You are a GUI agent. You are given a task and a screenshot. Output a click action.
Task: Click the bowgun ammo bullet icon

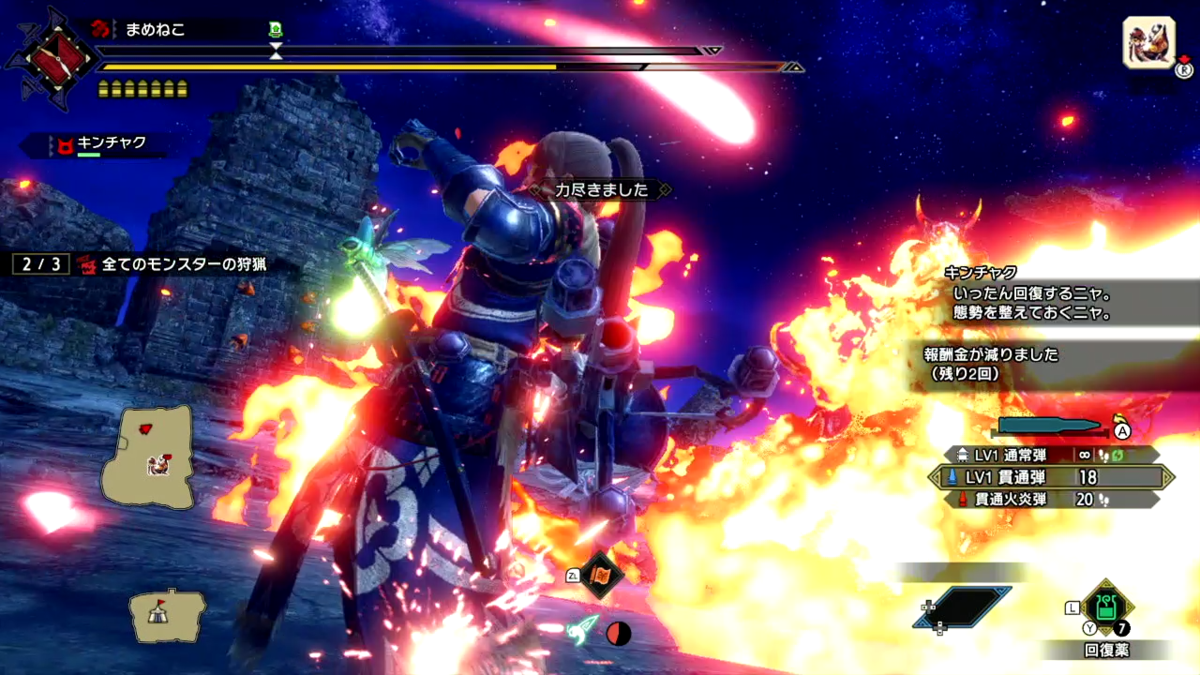click(1050, 427)
